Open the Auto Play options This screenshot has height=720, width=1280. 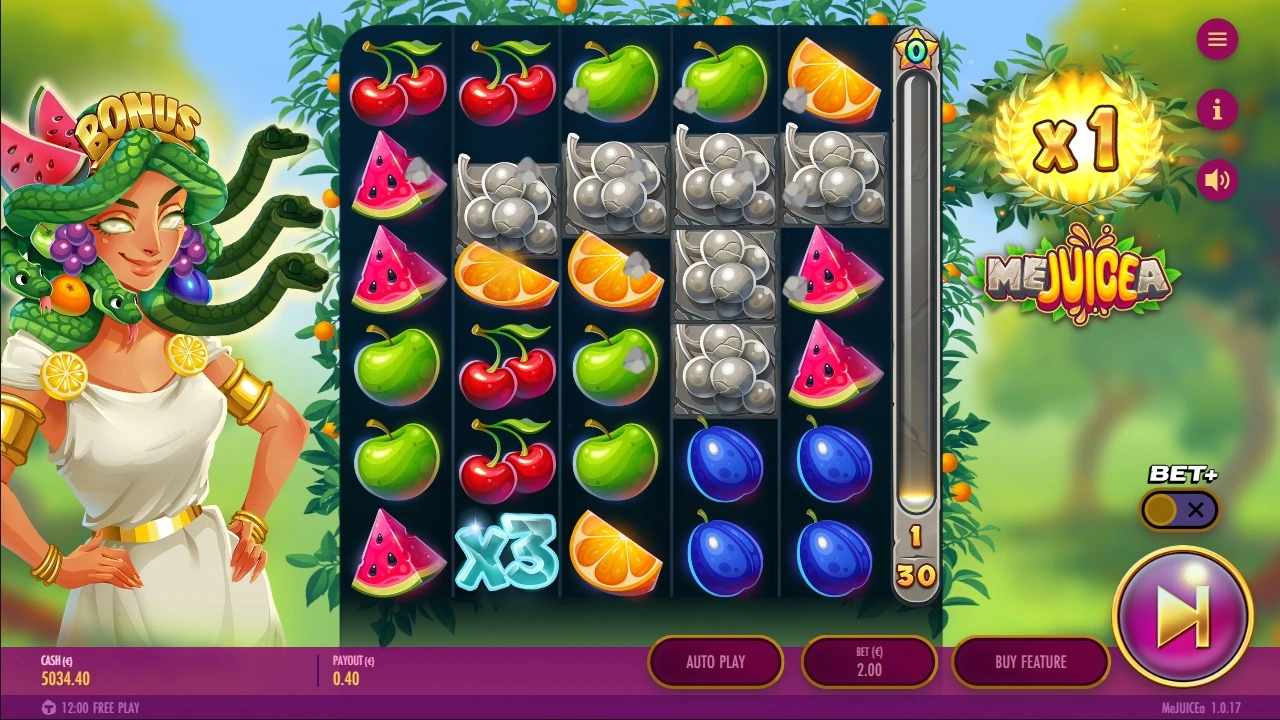(715, 662)
